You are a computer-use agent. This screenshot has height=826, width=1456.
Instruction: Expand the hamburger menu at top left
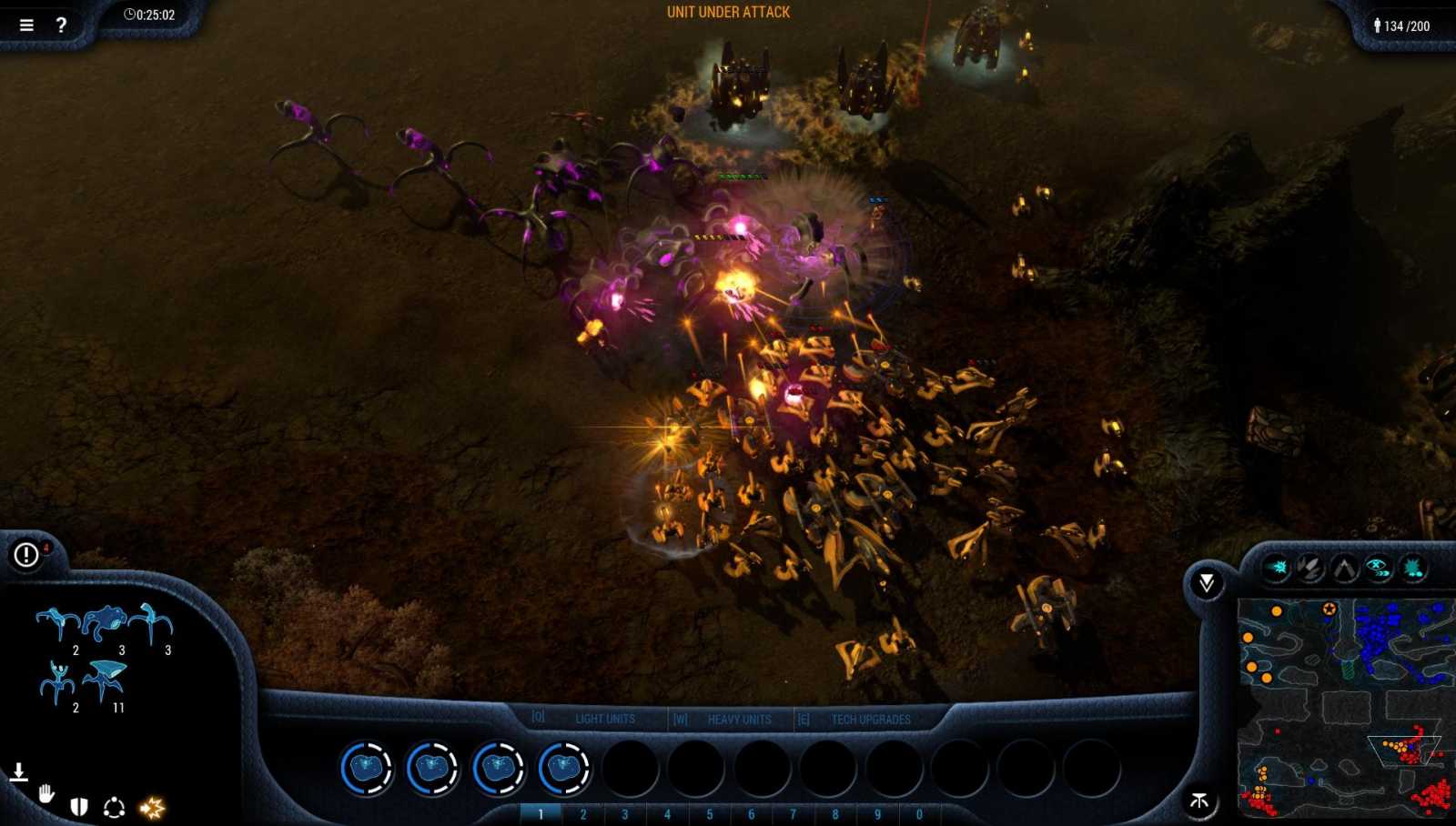click(25, 25)
